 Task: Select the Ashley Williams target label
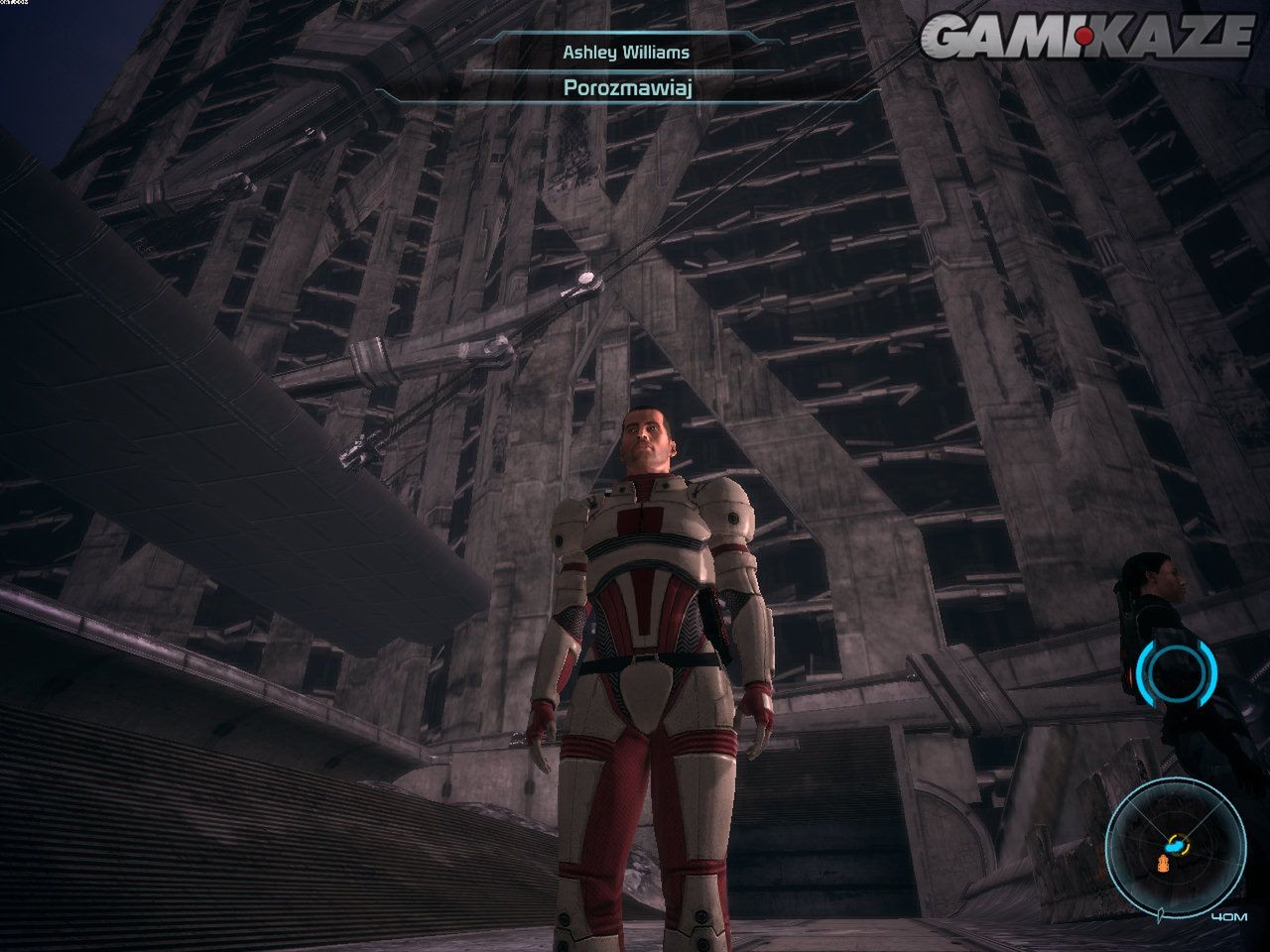tap(626, 51)
